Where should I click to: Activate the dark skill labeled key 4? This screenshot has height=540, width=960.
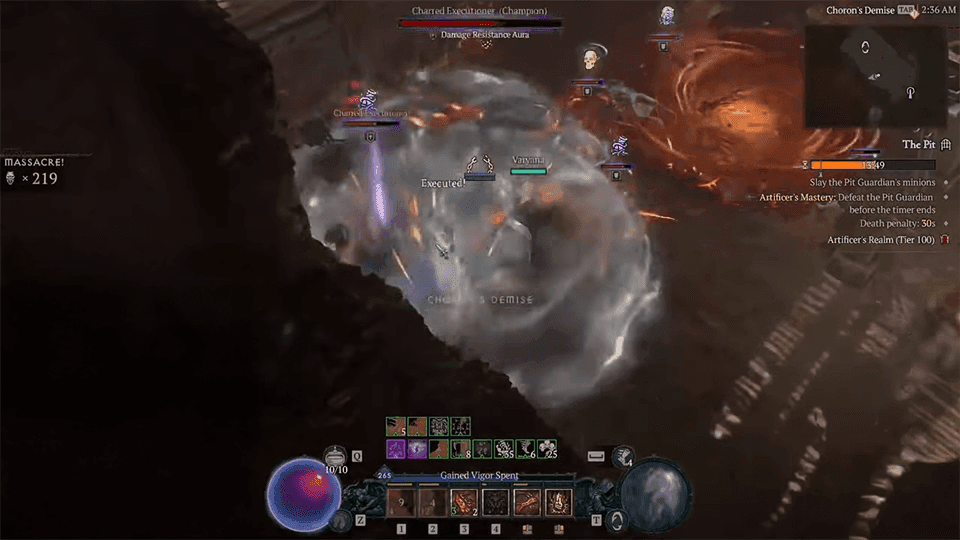click(x=496, y=502)
